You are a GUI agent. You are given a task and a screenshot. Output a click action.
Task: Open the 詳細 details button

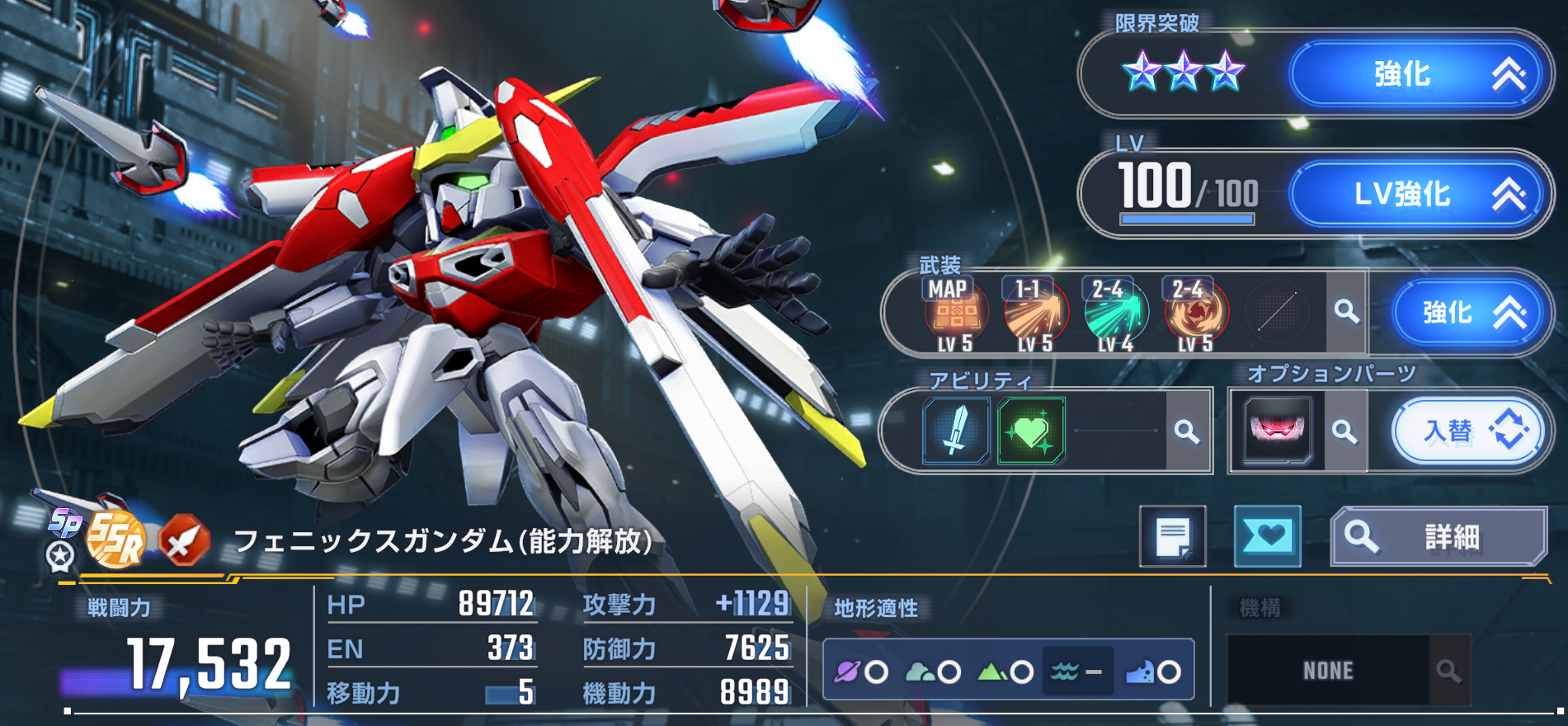1439,537
